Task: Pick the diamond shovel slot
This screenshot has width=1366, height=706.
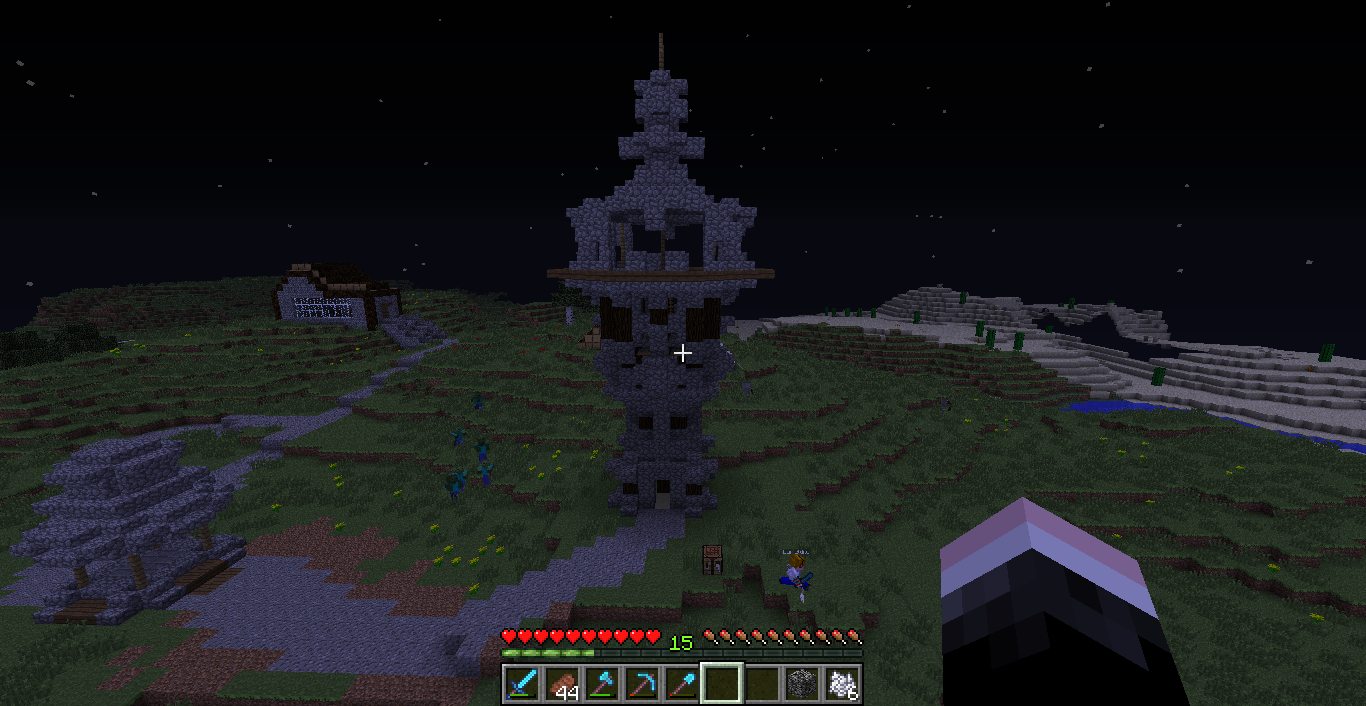Action: [x=682, y=684]
